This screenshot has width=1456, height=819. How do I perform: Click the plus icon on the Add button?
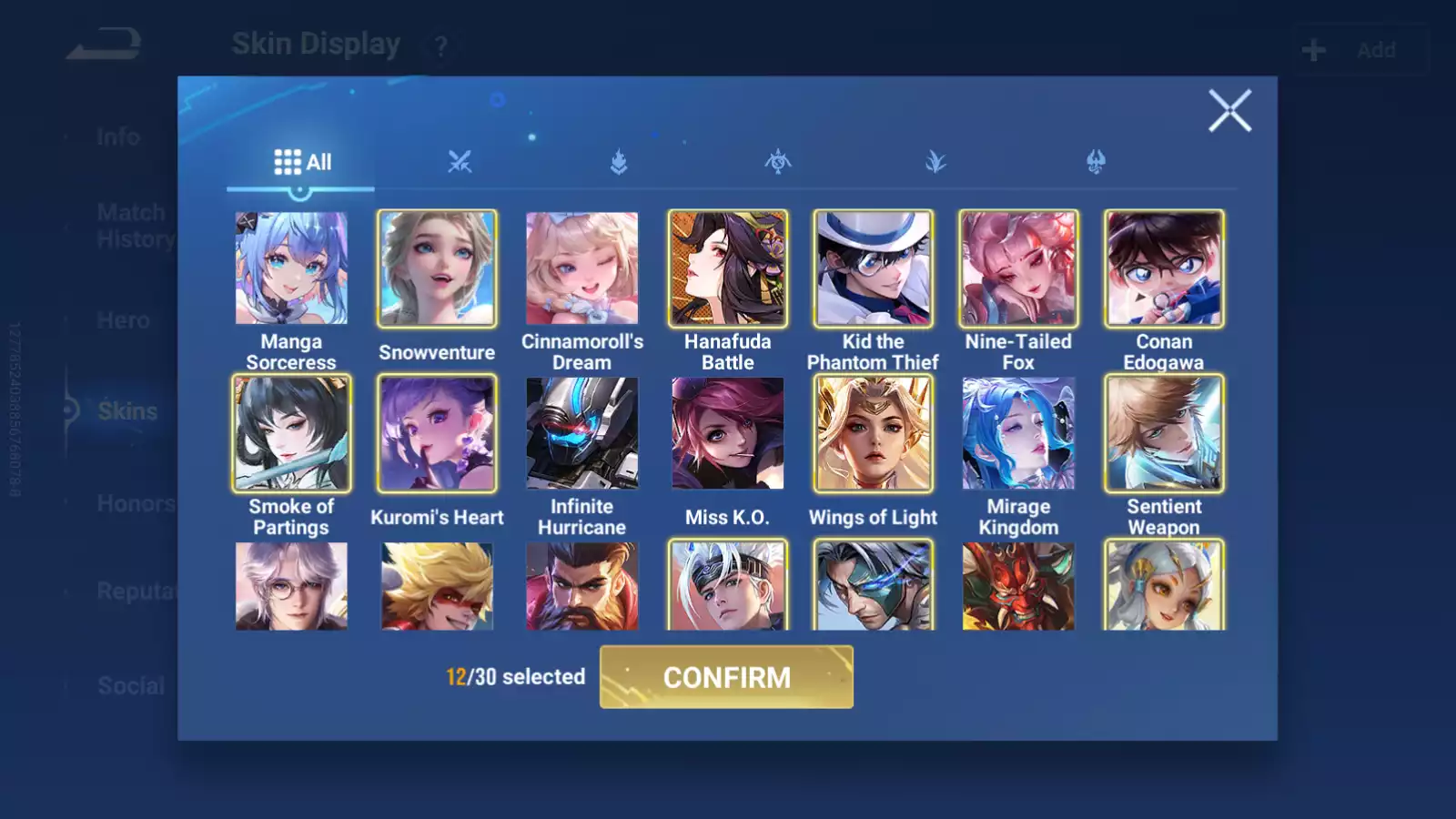click(1312, 49)
